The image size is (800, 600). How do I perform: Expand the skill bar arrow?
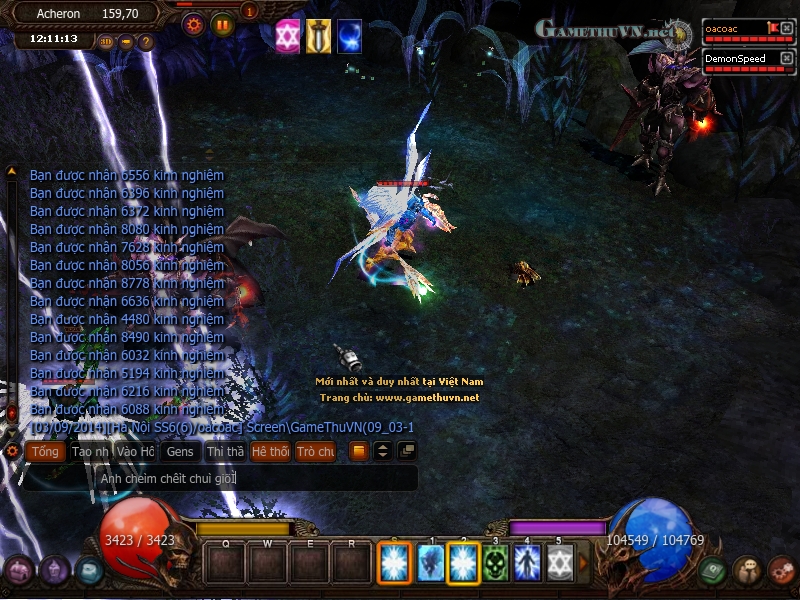[x=584, y=563]
